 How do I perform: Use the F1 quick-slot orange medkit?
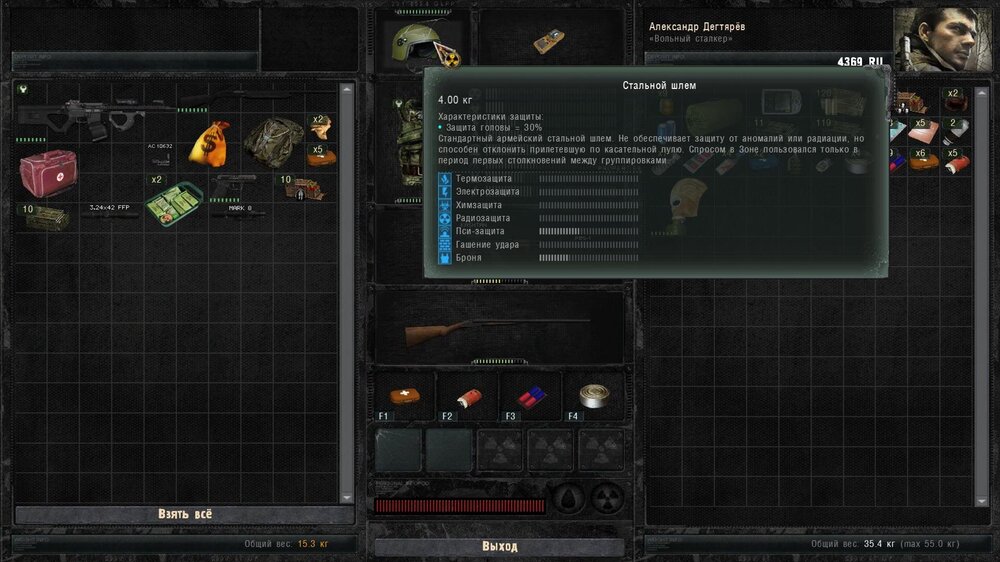tap(405, 395)
